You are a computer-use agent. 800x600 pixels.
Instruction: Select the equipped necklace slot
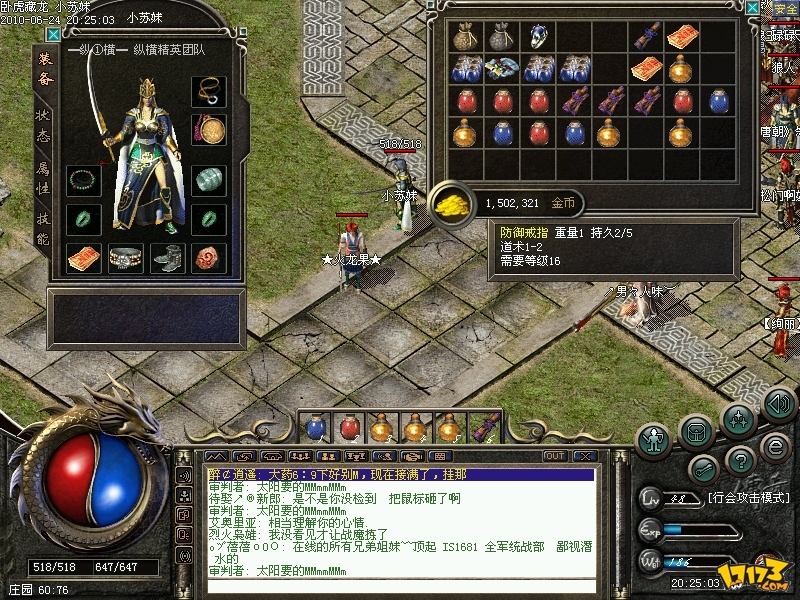pyautogui.click(x=209, y=91)
